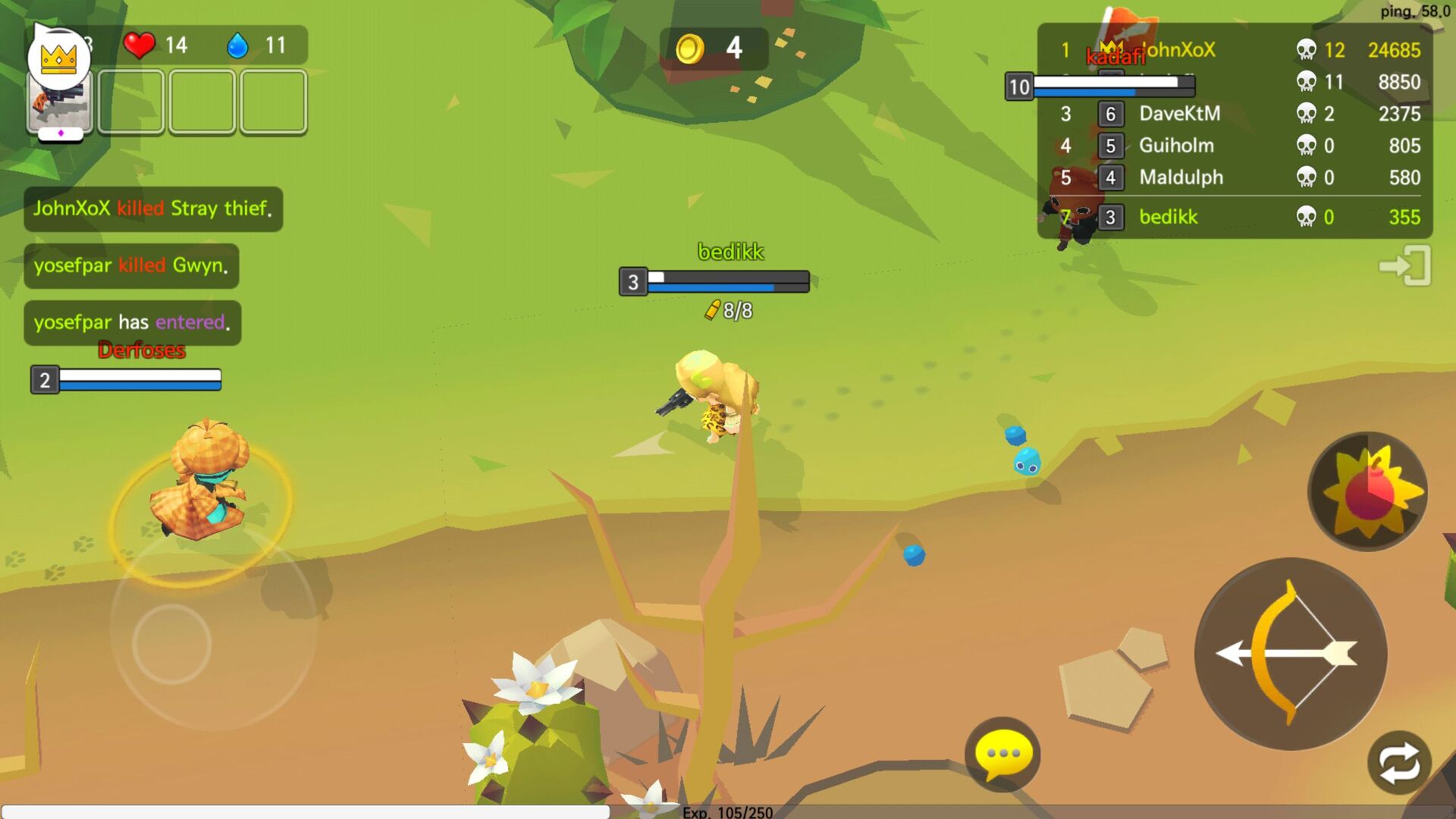Open the chat bubble

coord(1001,753)
